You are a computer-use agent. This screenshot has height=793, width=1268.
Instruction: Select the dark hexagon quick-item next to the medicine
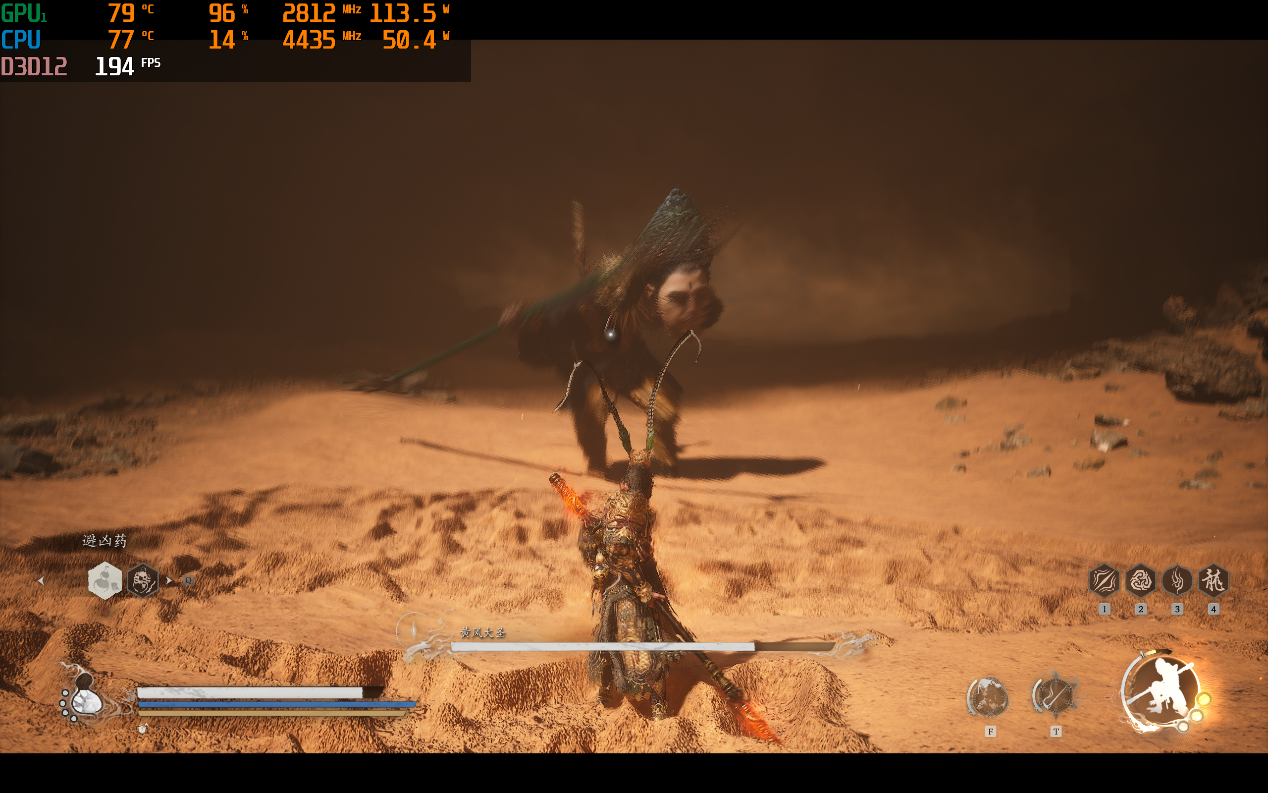point(143,580)
